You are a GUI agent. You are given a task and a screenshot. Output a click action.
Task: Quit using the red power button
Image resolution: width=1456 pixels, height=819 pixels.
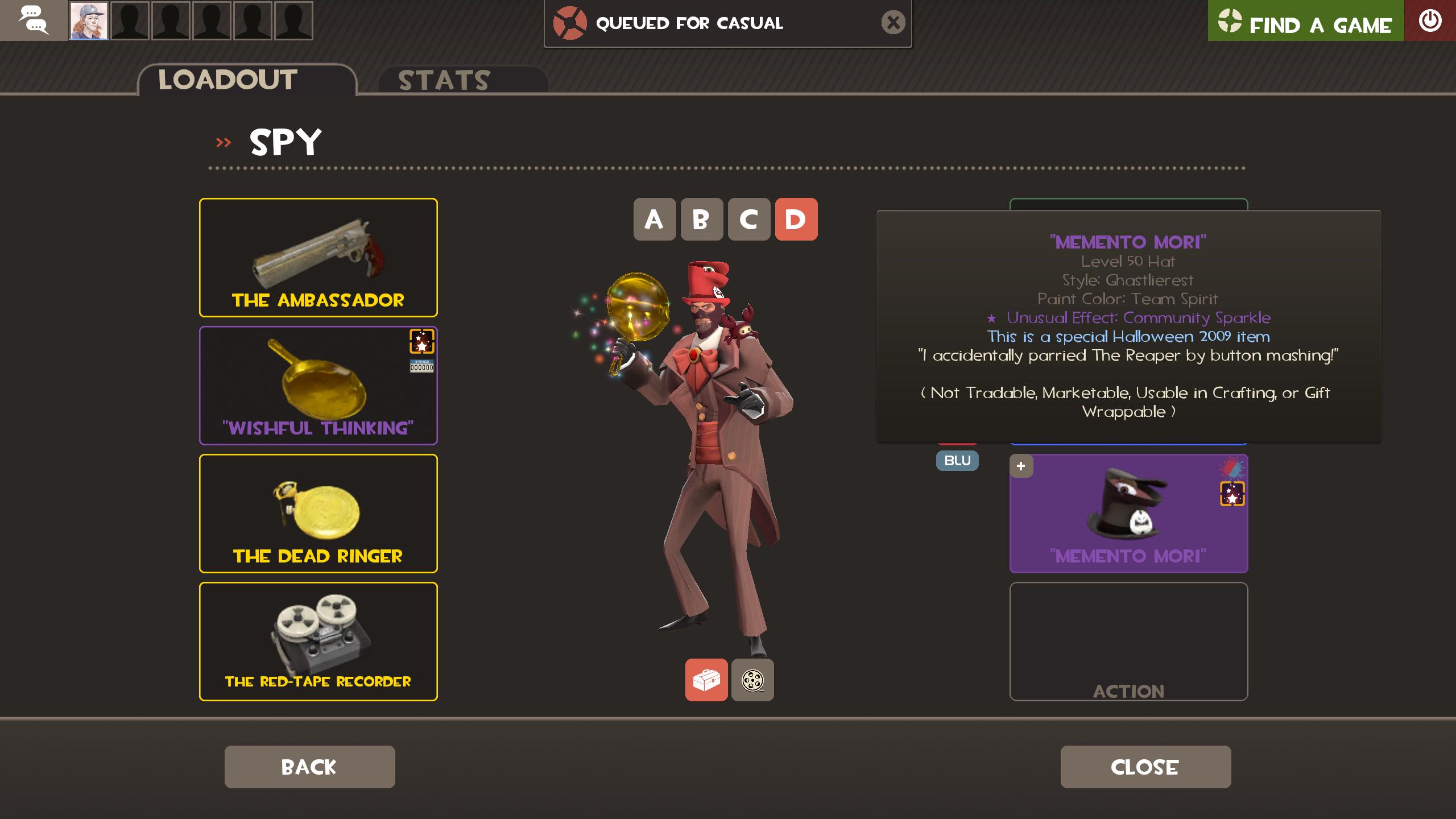tap(1430, 21)
